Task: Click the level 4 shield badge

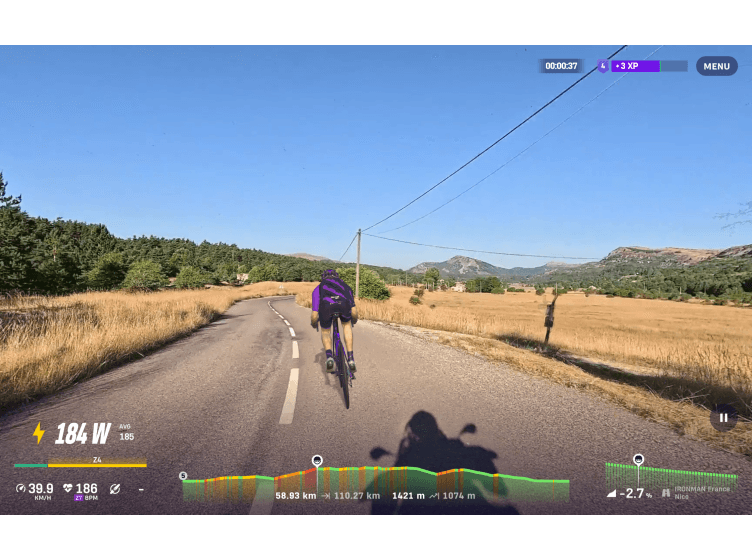Action: tap(602, 66)
